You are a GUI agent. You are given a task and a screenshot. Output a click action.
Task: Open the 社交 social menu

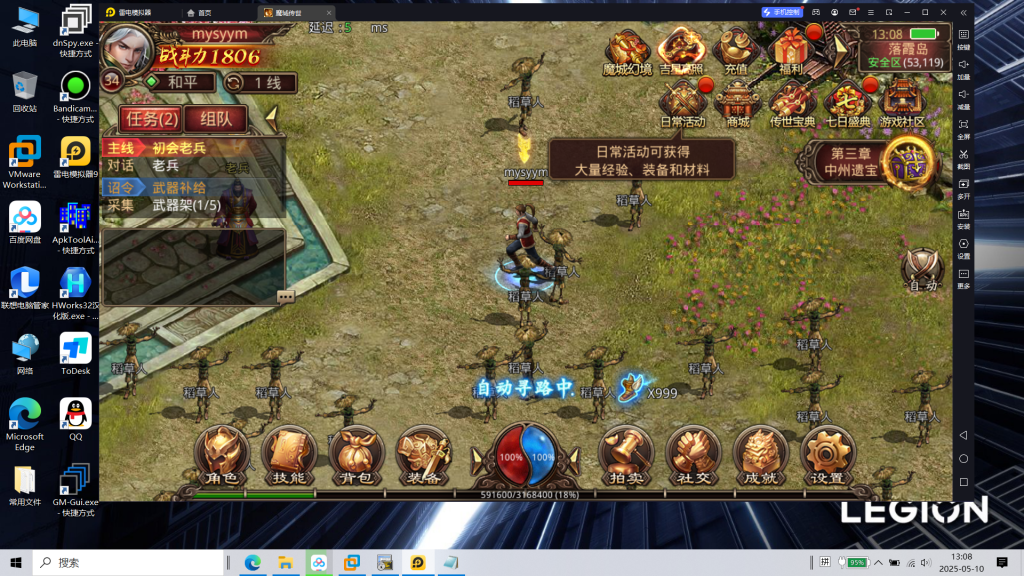tap(694, 455)
